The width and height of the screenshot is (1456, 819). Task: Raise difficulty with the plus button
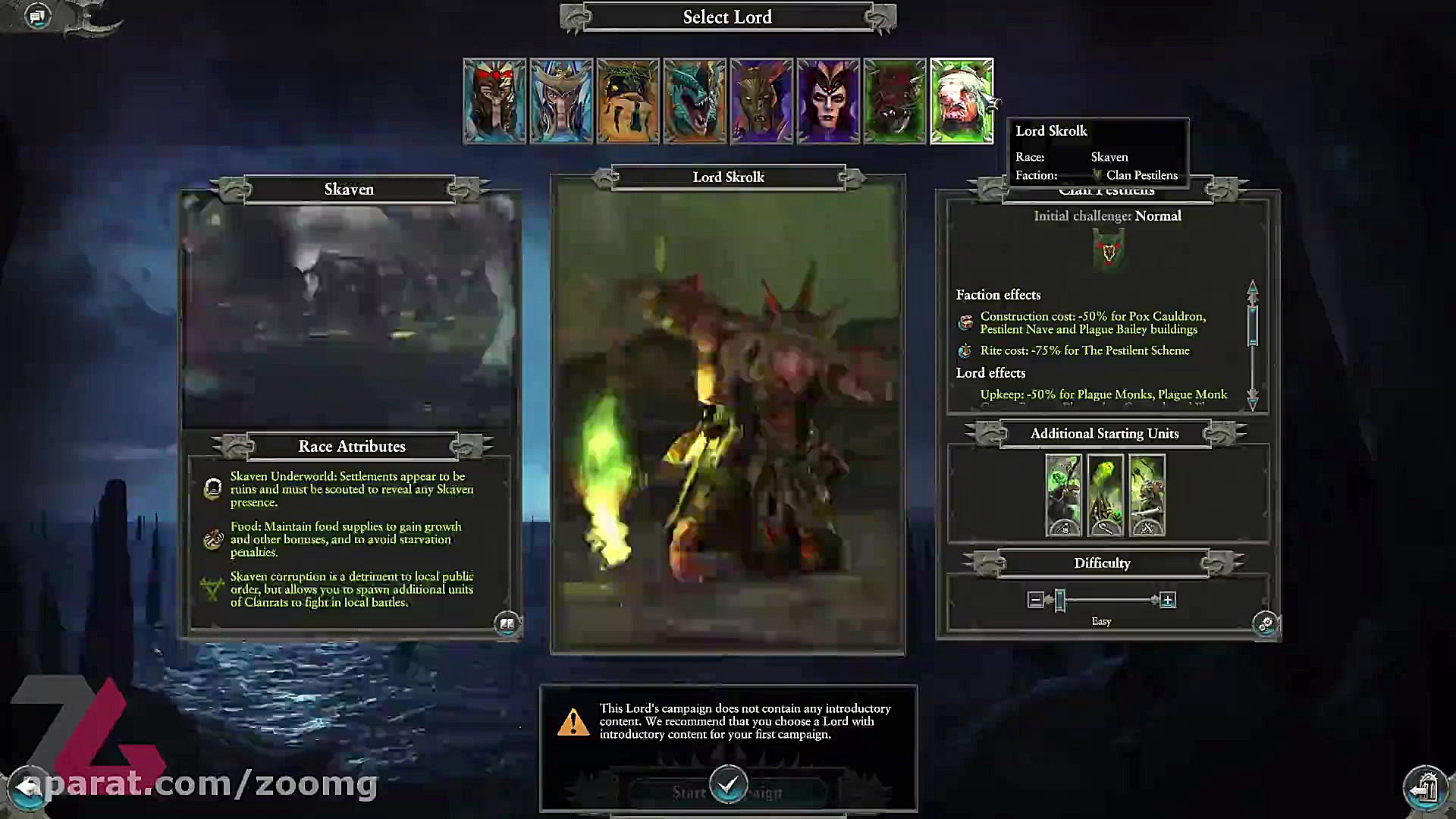1168,601
